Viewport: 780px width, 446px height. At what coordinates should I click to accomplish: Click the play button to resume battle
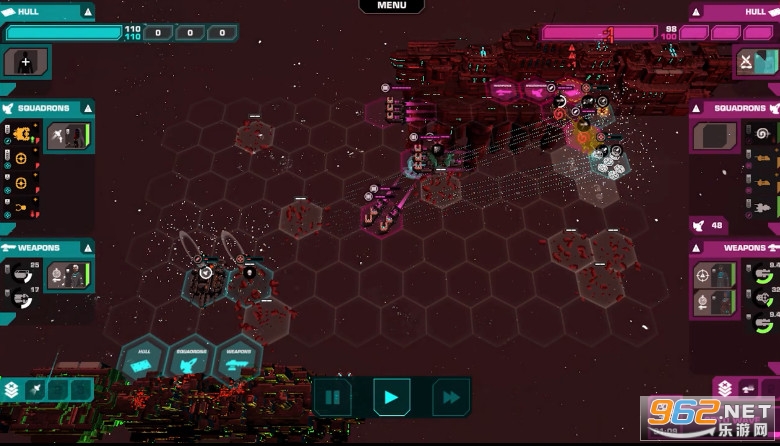[391, 397]
